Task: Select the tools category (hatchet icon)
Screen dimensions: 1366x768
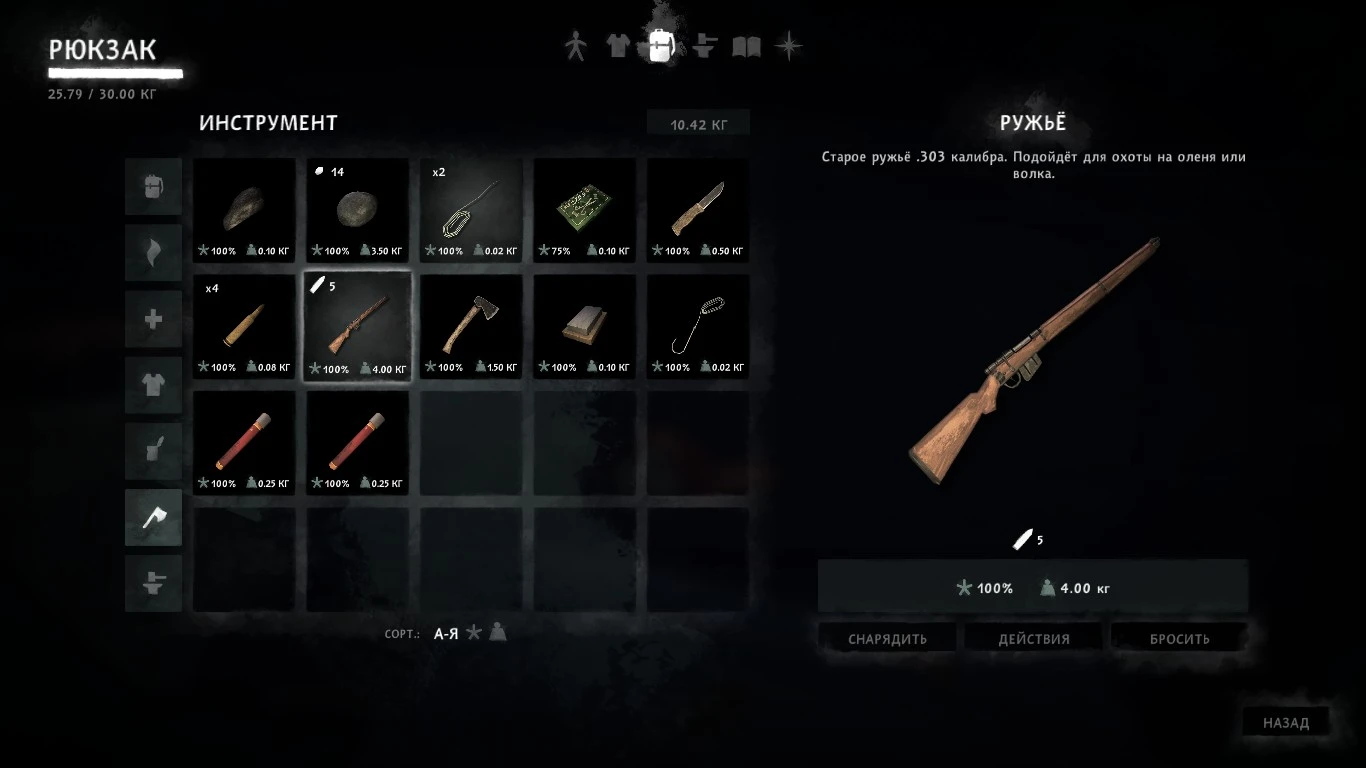Action: click(x=153, y=517)
